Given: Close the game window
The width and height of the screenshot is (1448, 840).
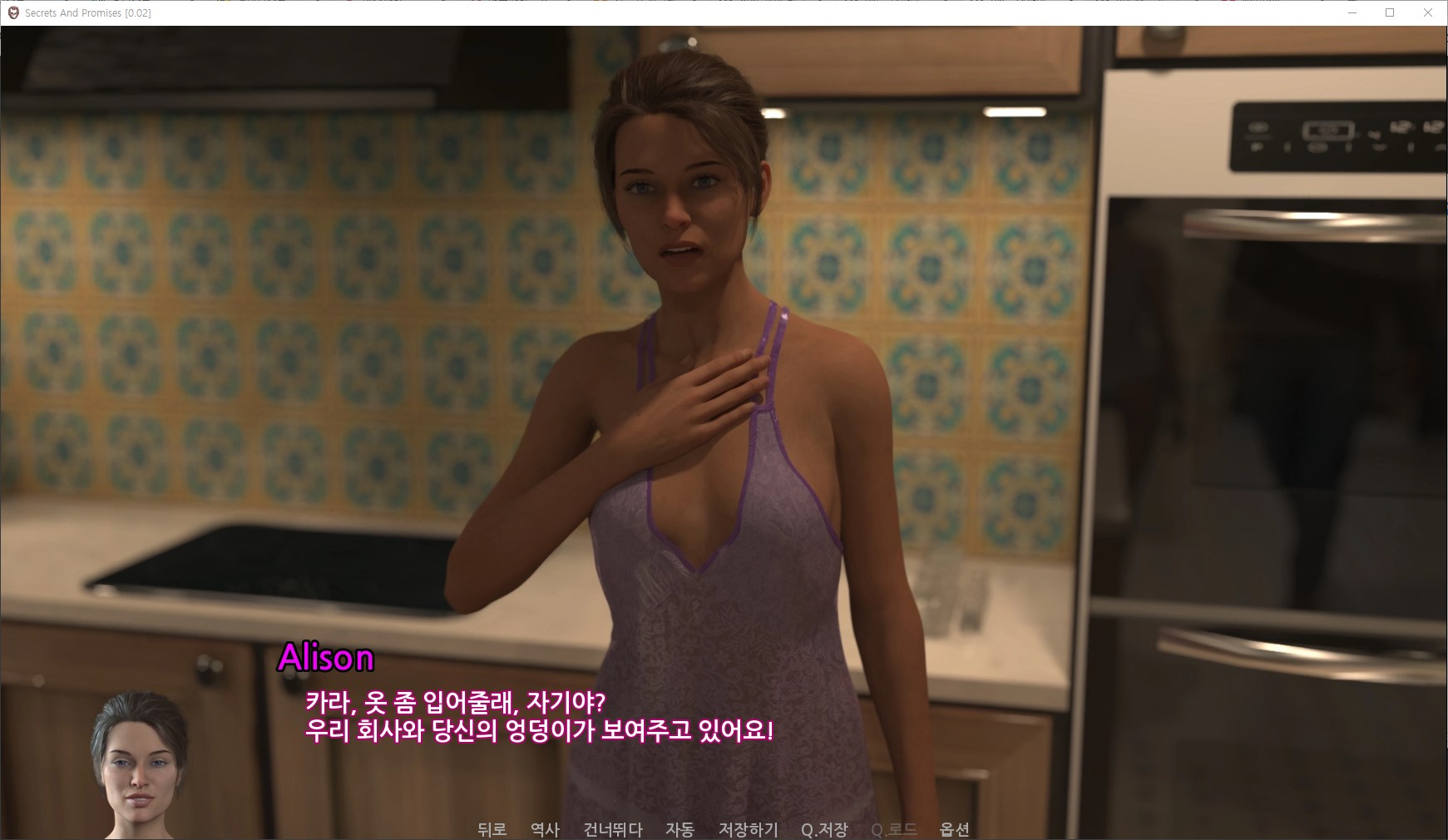Looking at the screenshot, I should click(1428, 12).
